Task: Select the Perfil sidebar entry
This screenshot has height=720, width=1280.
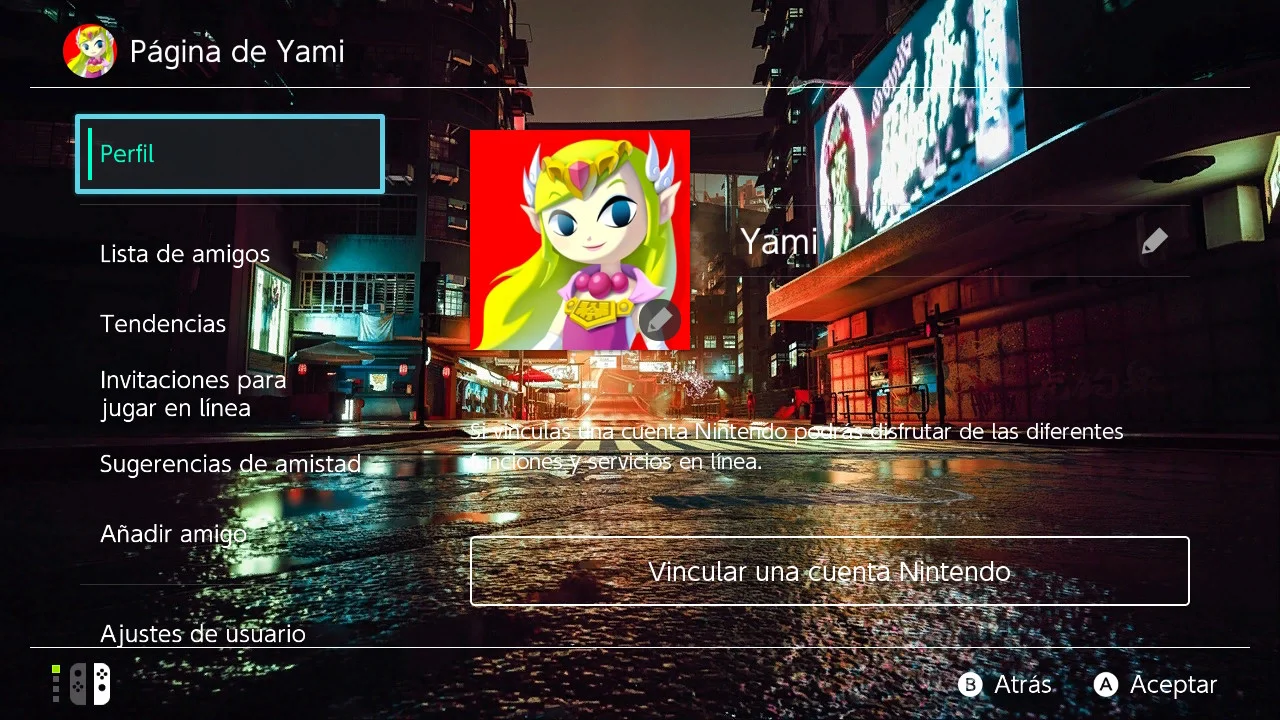Action: click(x=229, y=153)
